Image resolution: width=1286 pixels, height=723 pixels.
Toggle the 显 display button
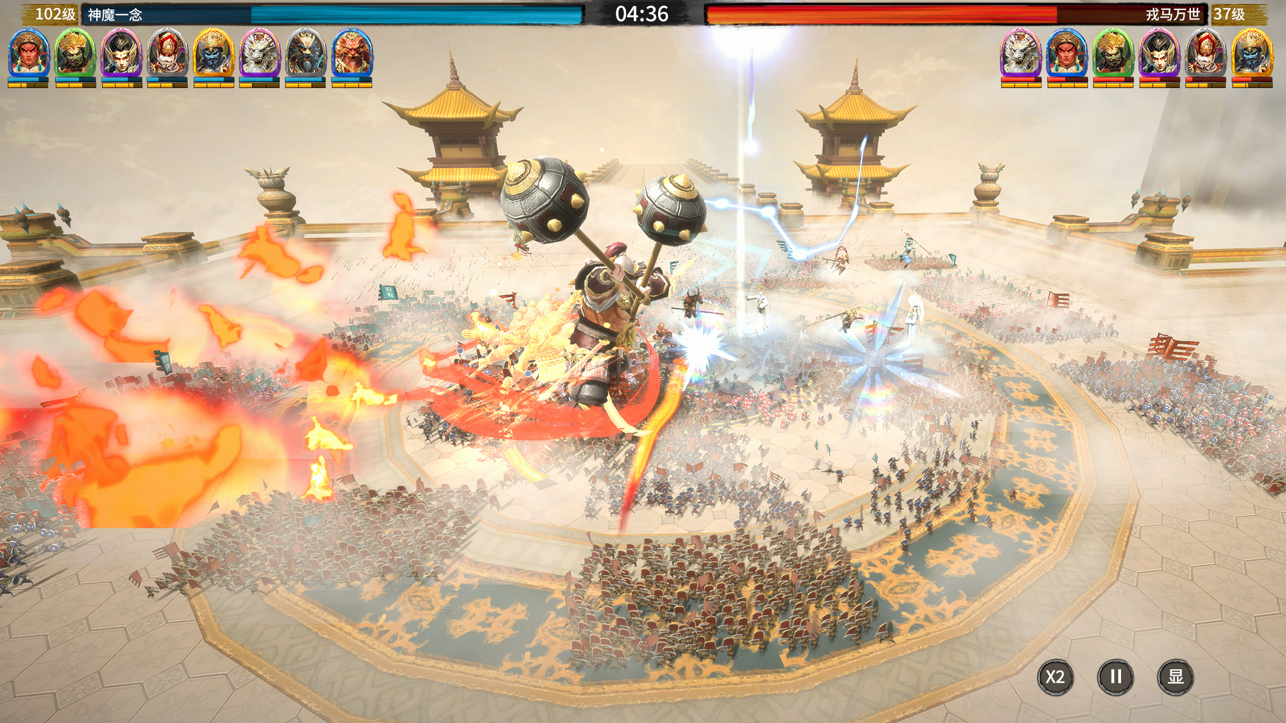coord(1175,677)
